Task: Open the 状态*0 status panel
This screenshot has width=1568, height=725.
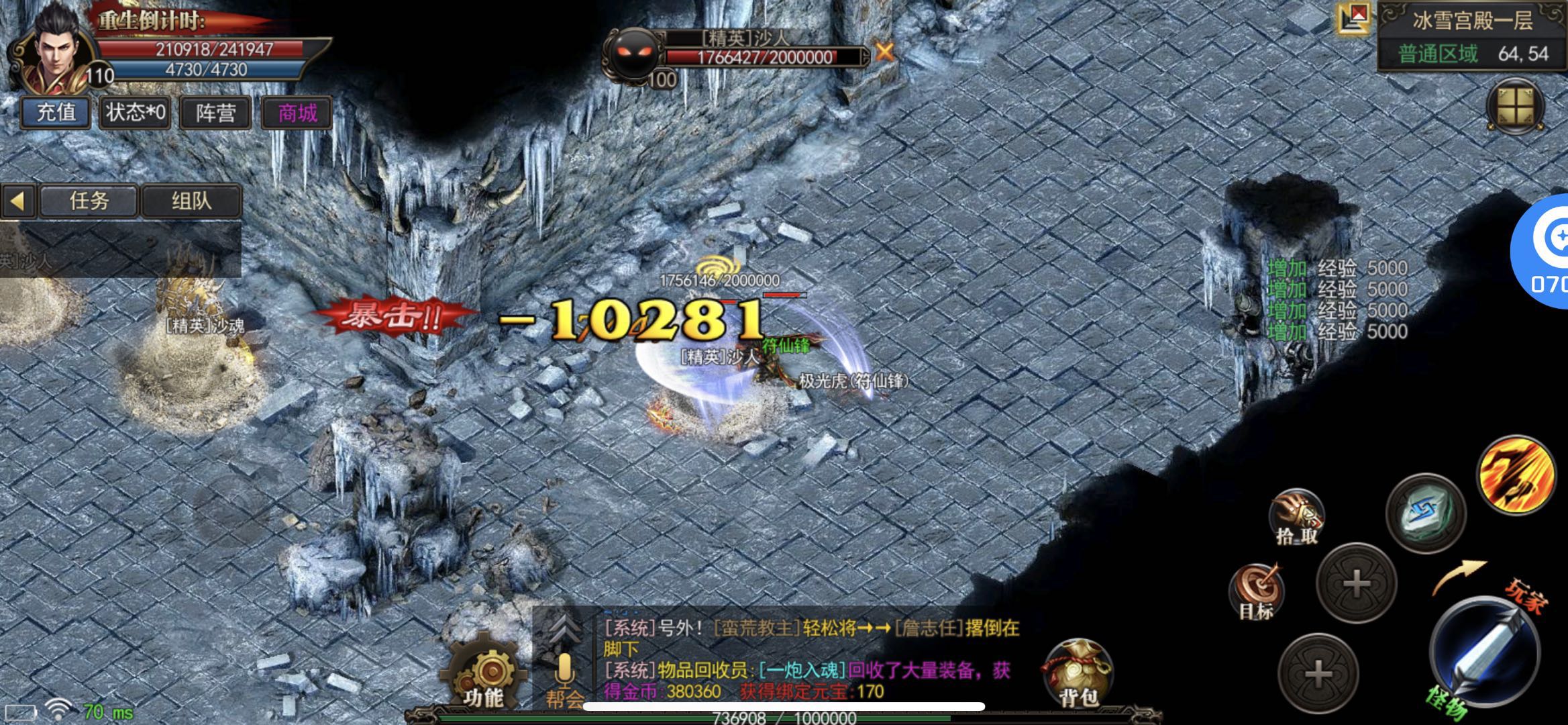Action: 136,112
